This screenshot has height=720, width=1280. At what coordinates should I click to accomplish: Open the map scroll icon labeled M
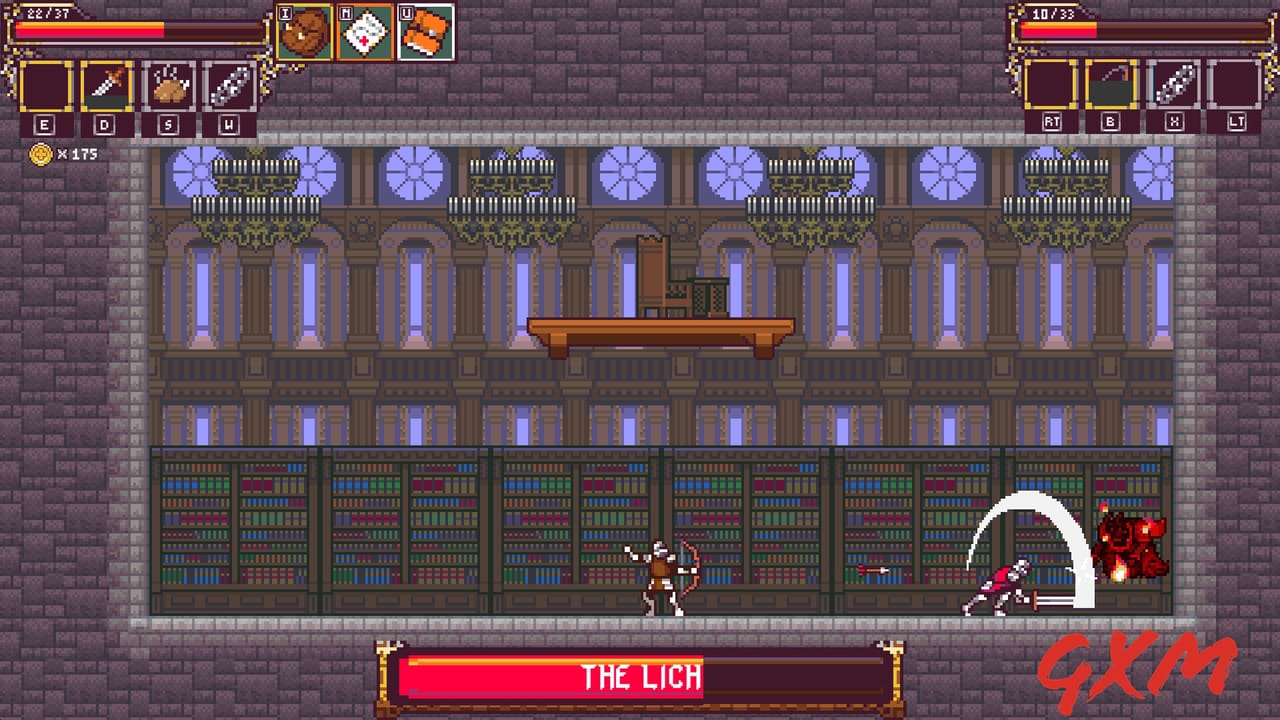point(367,28)
